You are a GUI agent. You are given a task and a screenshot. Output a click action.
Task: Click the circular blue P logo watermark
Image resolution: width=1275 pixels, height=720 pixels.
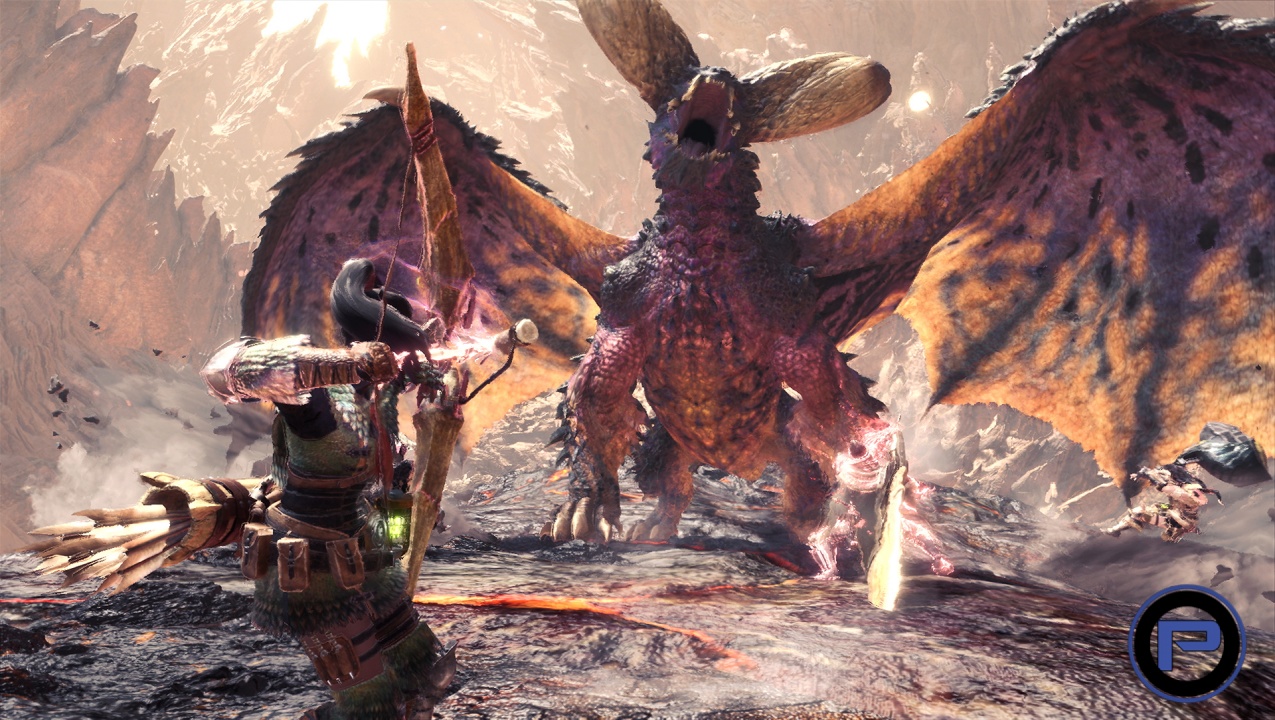(1186, 642)
